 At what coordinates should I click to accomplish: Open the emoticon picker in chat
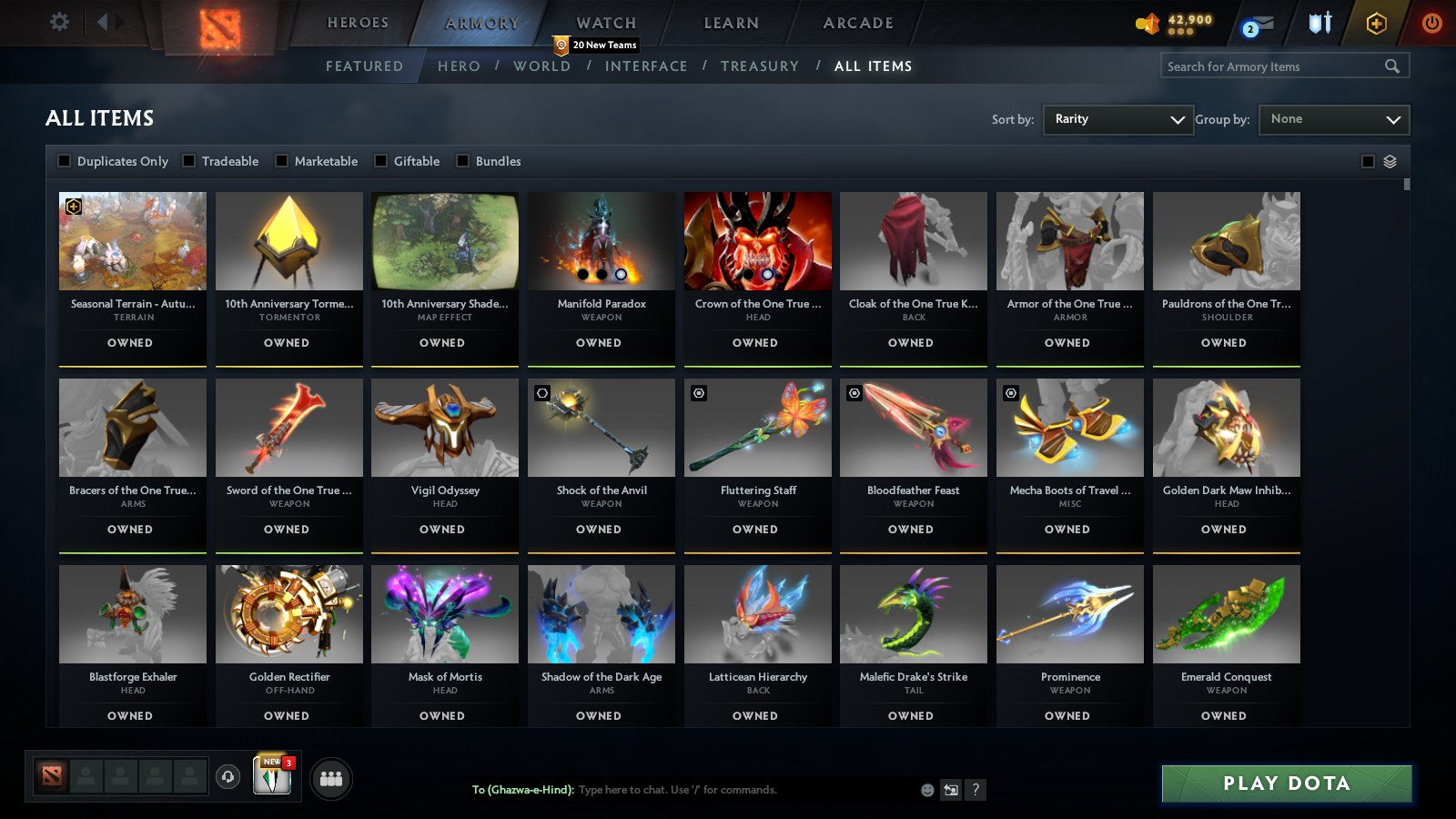pos(925,791)
